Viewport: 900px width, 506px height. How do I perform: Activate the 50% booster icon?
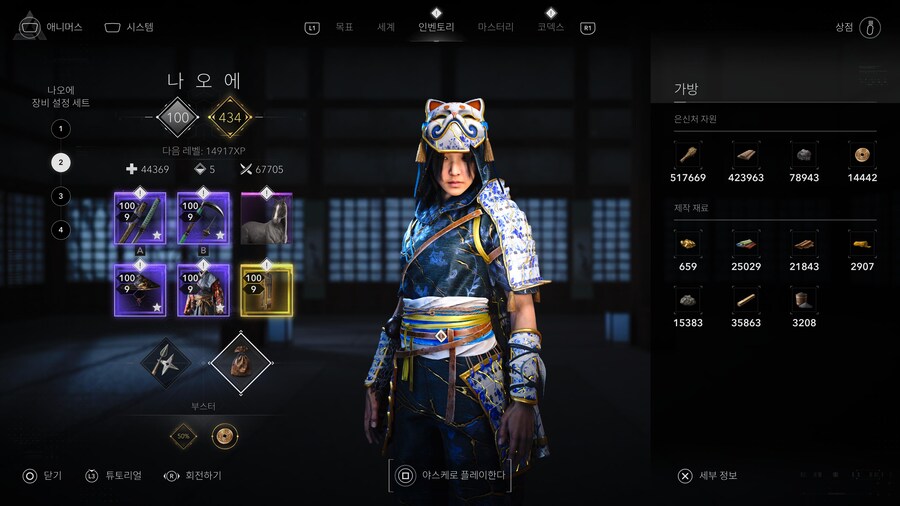pos(184,436)
